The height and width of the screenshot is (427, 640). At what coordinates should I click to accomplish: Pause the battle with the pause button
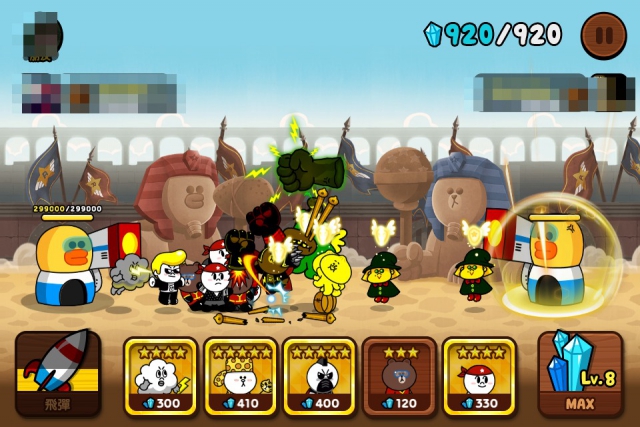point(603,35)
